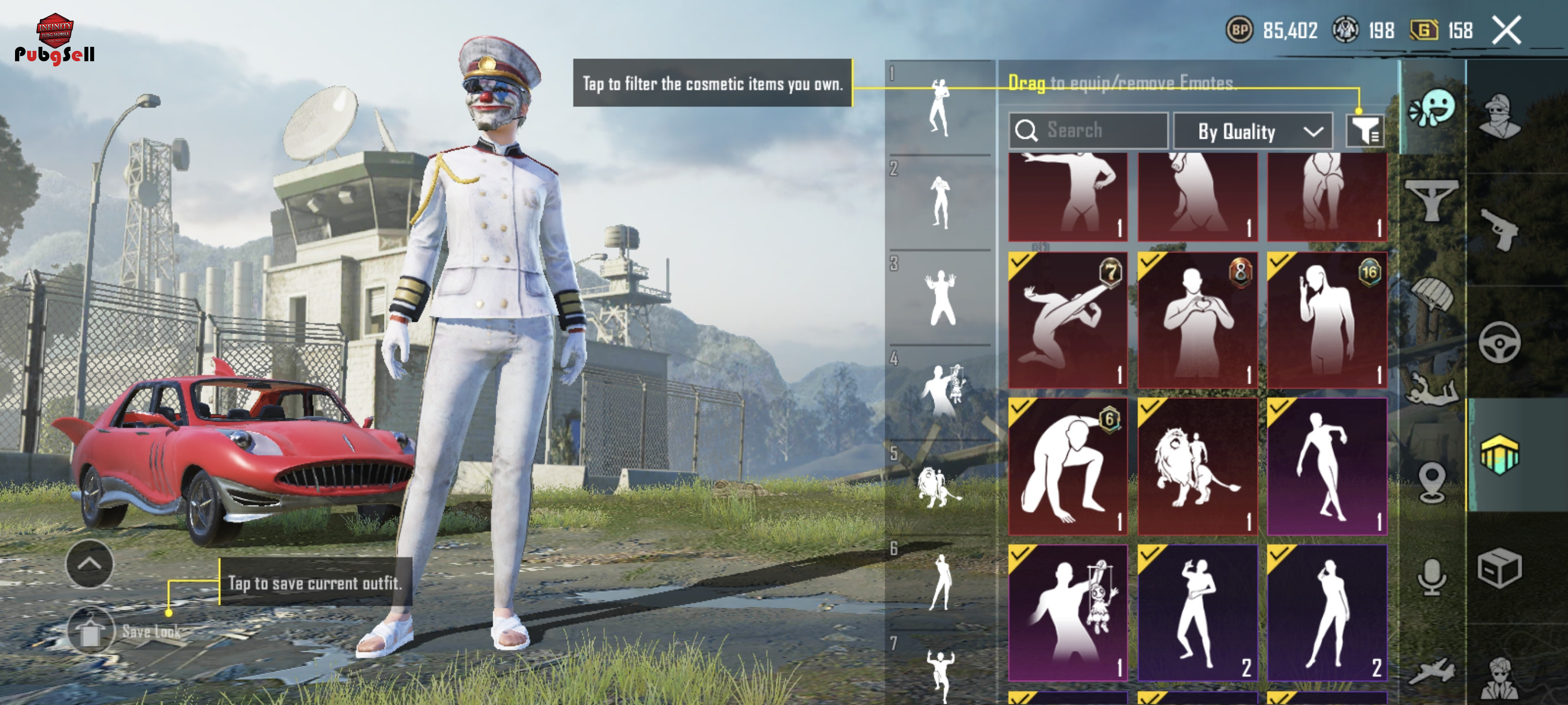Choose the lion rider emote tile
Screen dimensions: 1568x705
pyautogui.click(x=1197, y=466)
